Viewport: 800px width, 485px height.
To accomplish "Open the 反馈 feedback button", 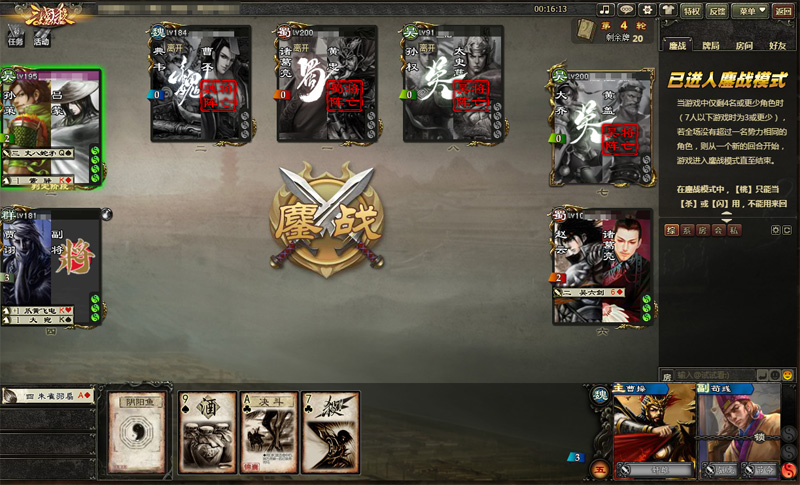I will [x=717, y=11].
